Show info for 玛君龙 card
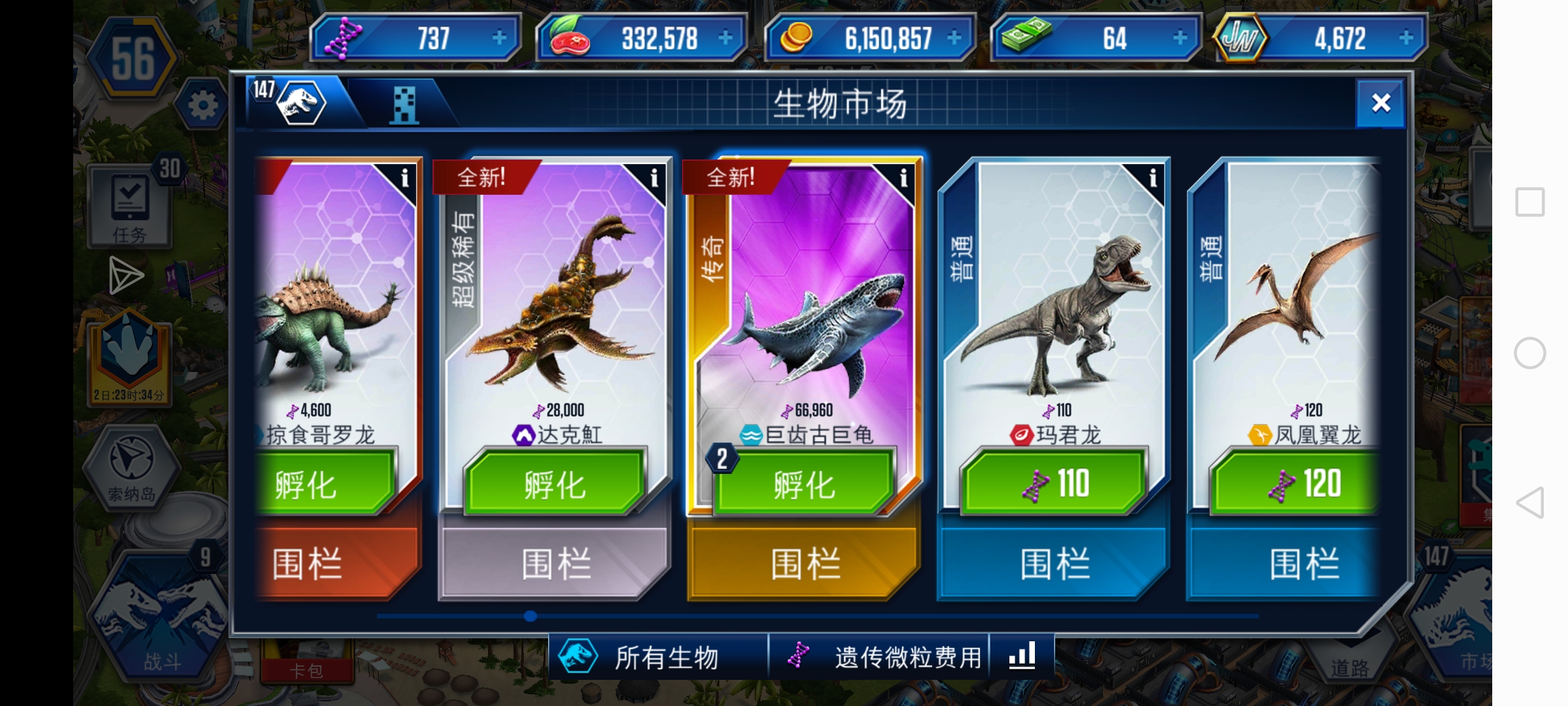The width and height of the screenshot is (1568, 706). pos(1153,178)
